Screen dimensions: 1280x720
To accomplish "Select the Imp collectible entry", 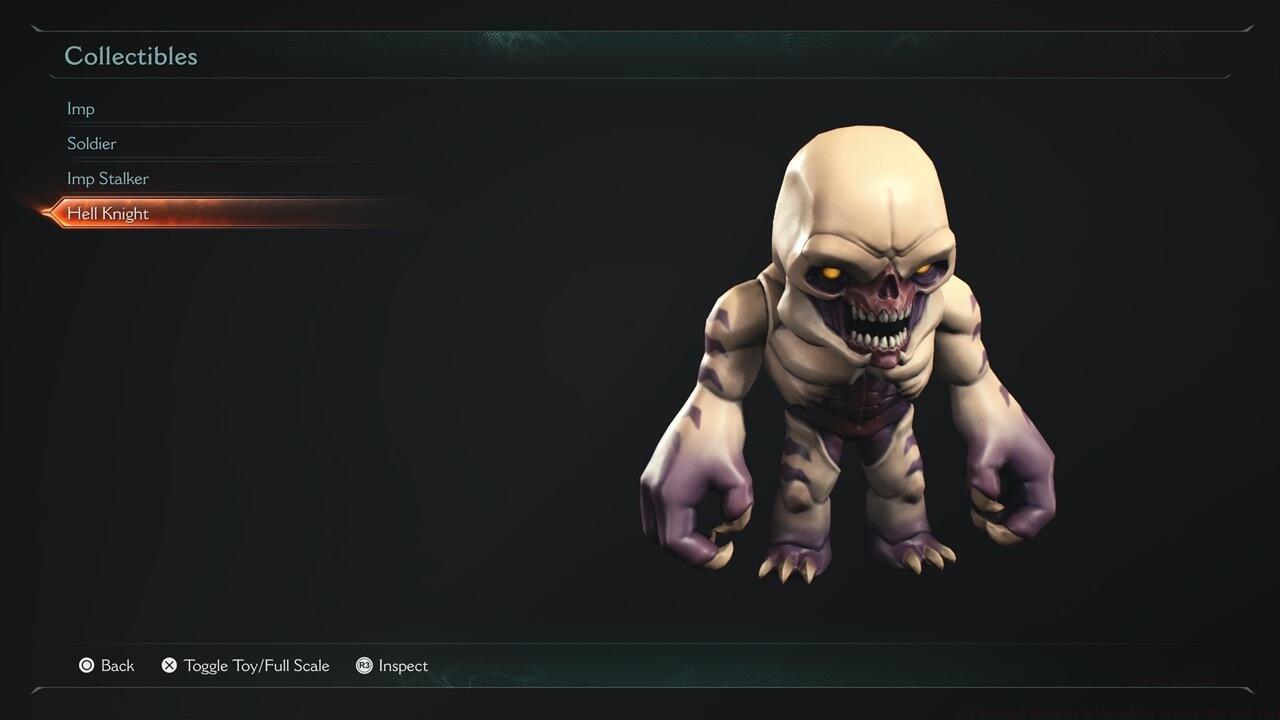I will pos(81,109).
